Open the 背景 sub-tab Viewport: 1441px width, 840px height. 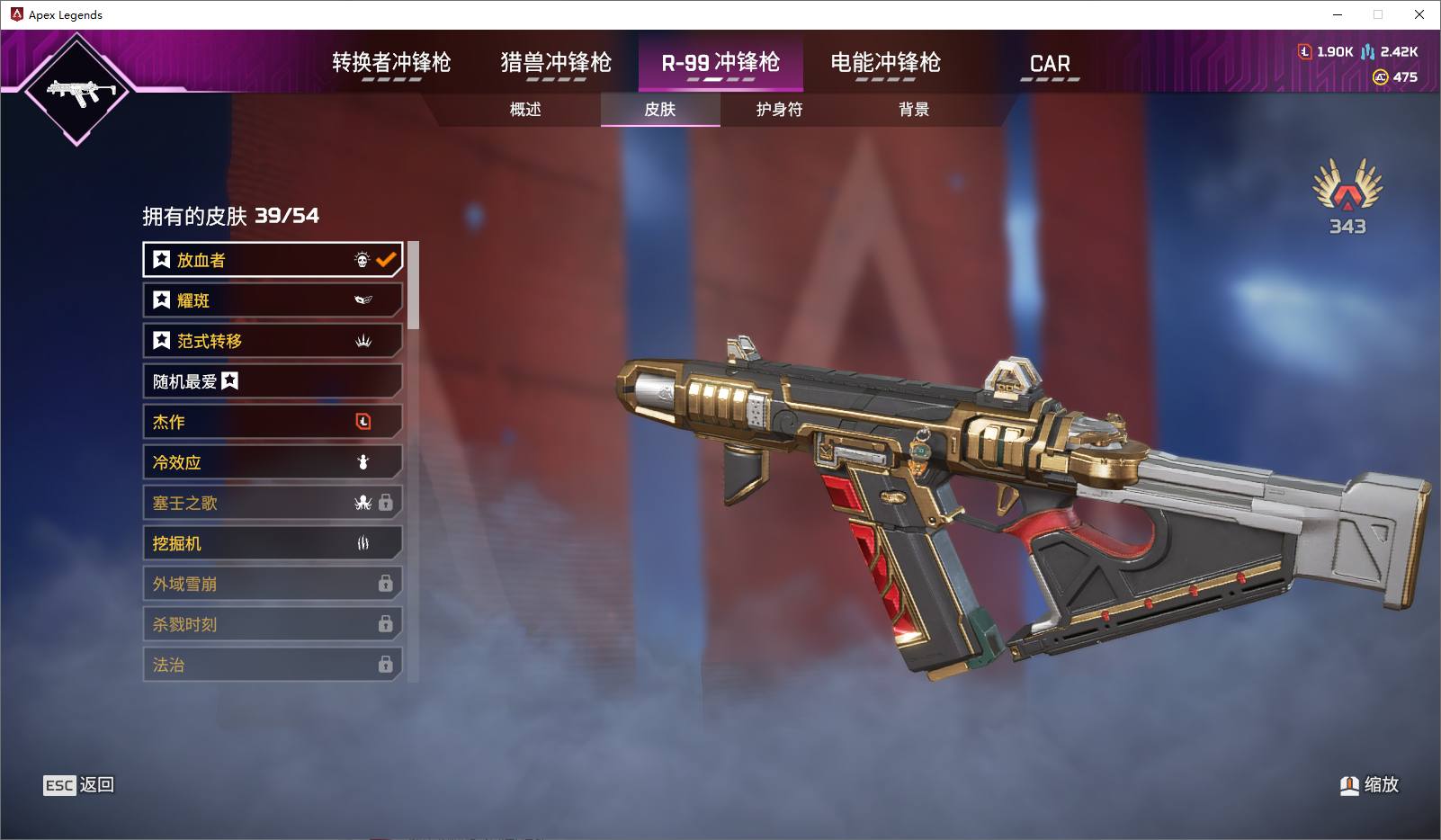coord(914,110)
